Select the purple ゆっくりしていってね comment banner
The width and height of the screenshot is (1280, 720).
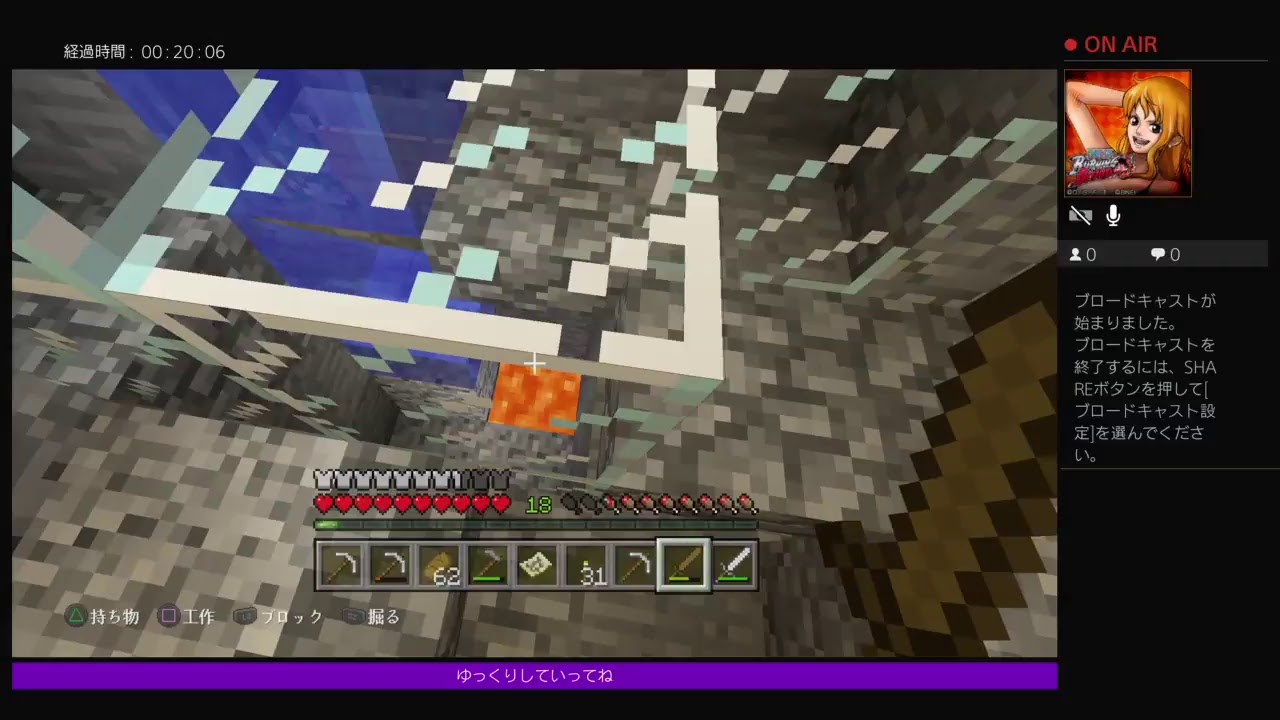pos(535,675)
